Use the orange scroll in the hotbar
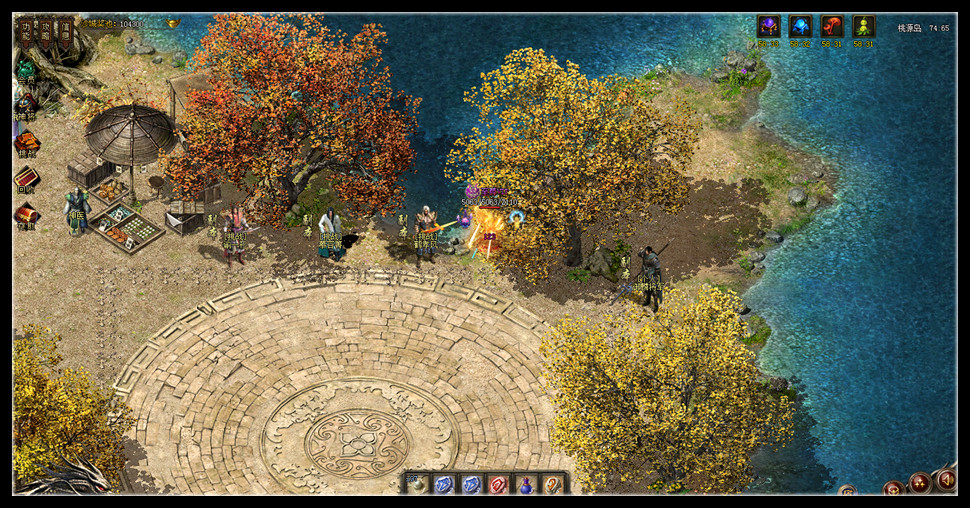 [551, 484]
